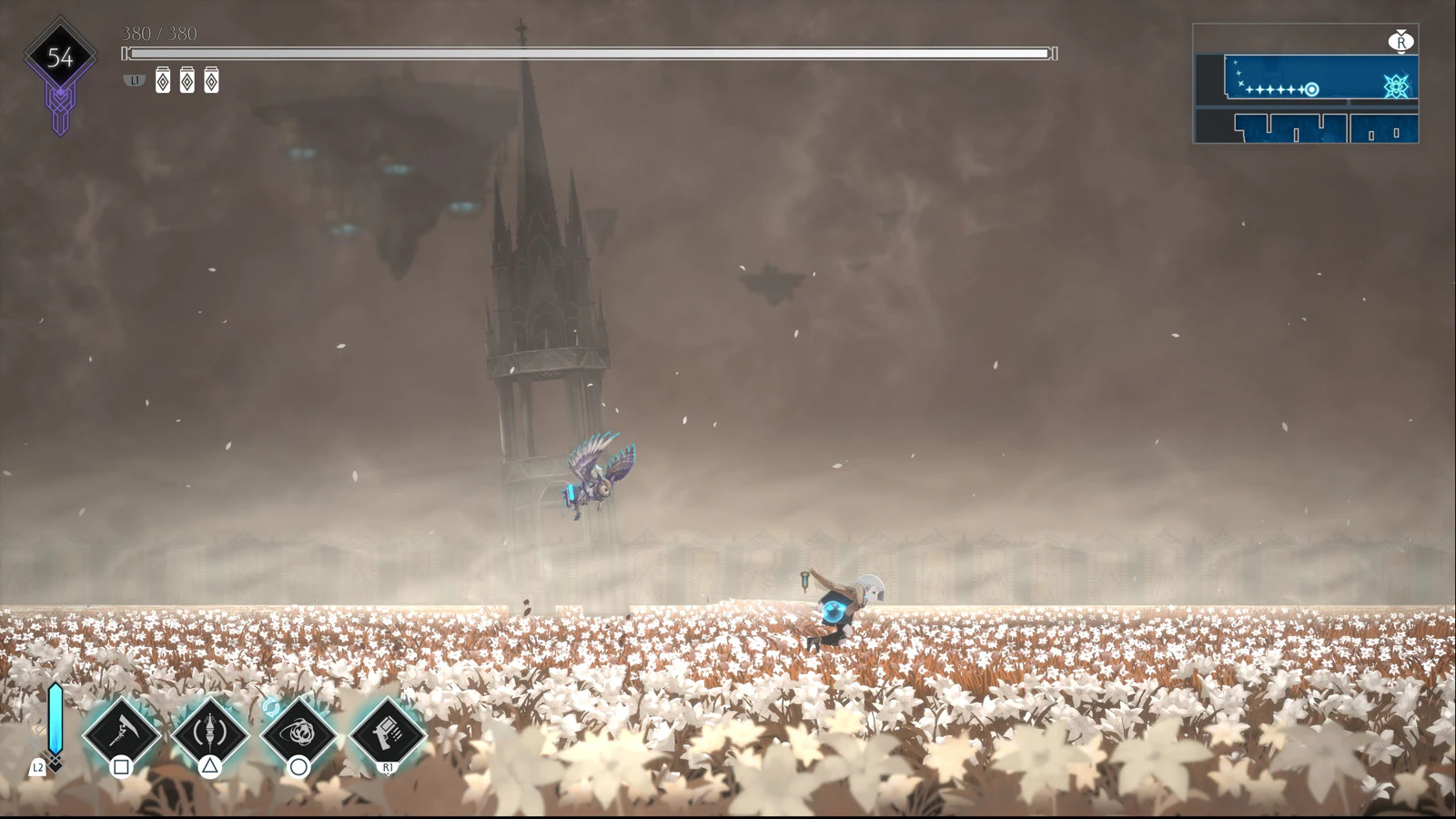Select the level 54 diamond badge
Image resolution: width=1456 pixels, height=819 pixels.
tap(60, 57)
